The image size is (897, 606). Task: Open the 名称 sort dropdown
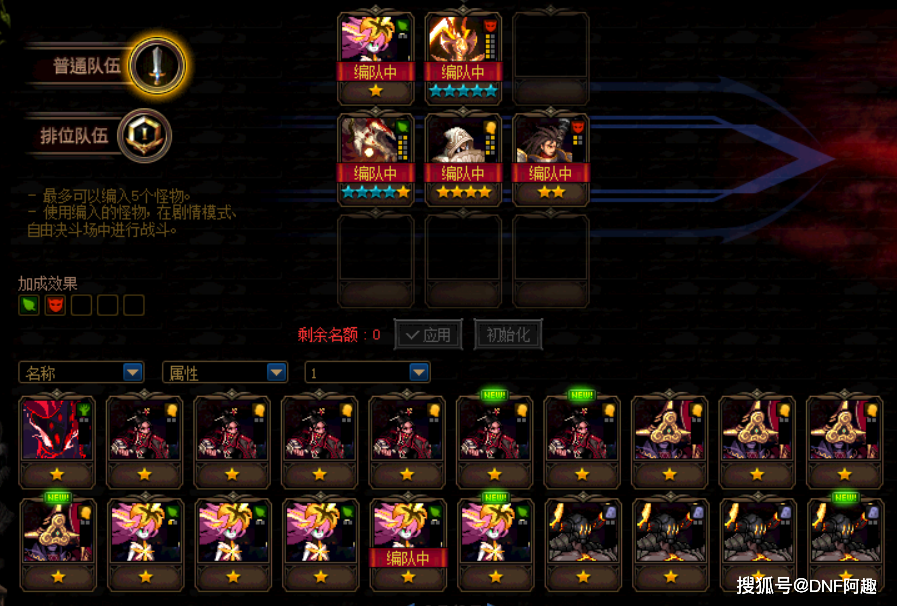(x=81, y=373)
